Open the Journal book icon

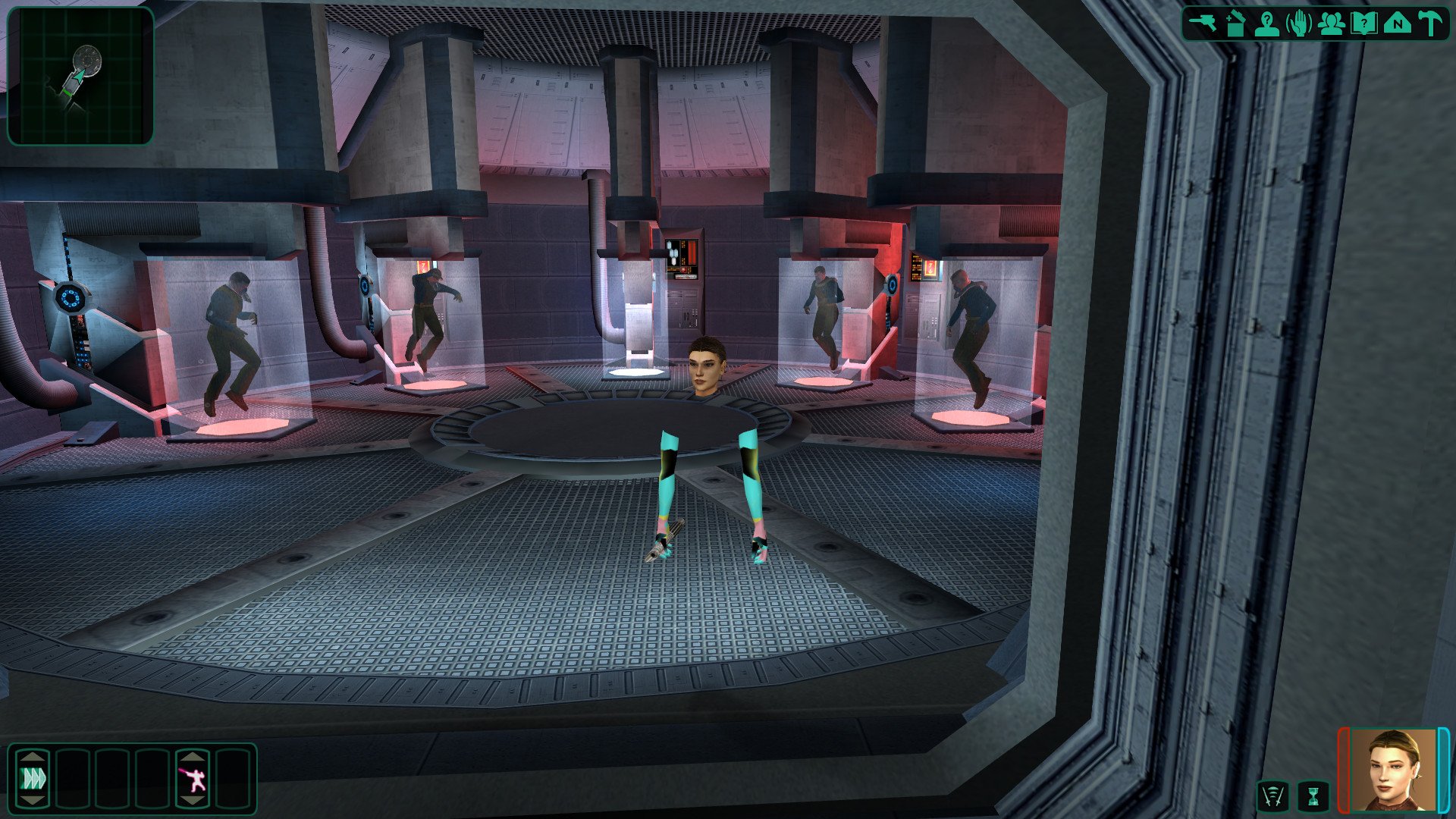point(1363,24)
